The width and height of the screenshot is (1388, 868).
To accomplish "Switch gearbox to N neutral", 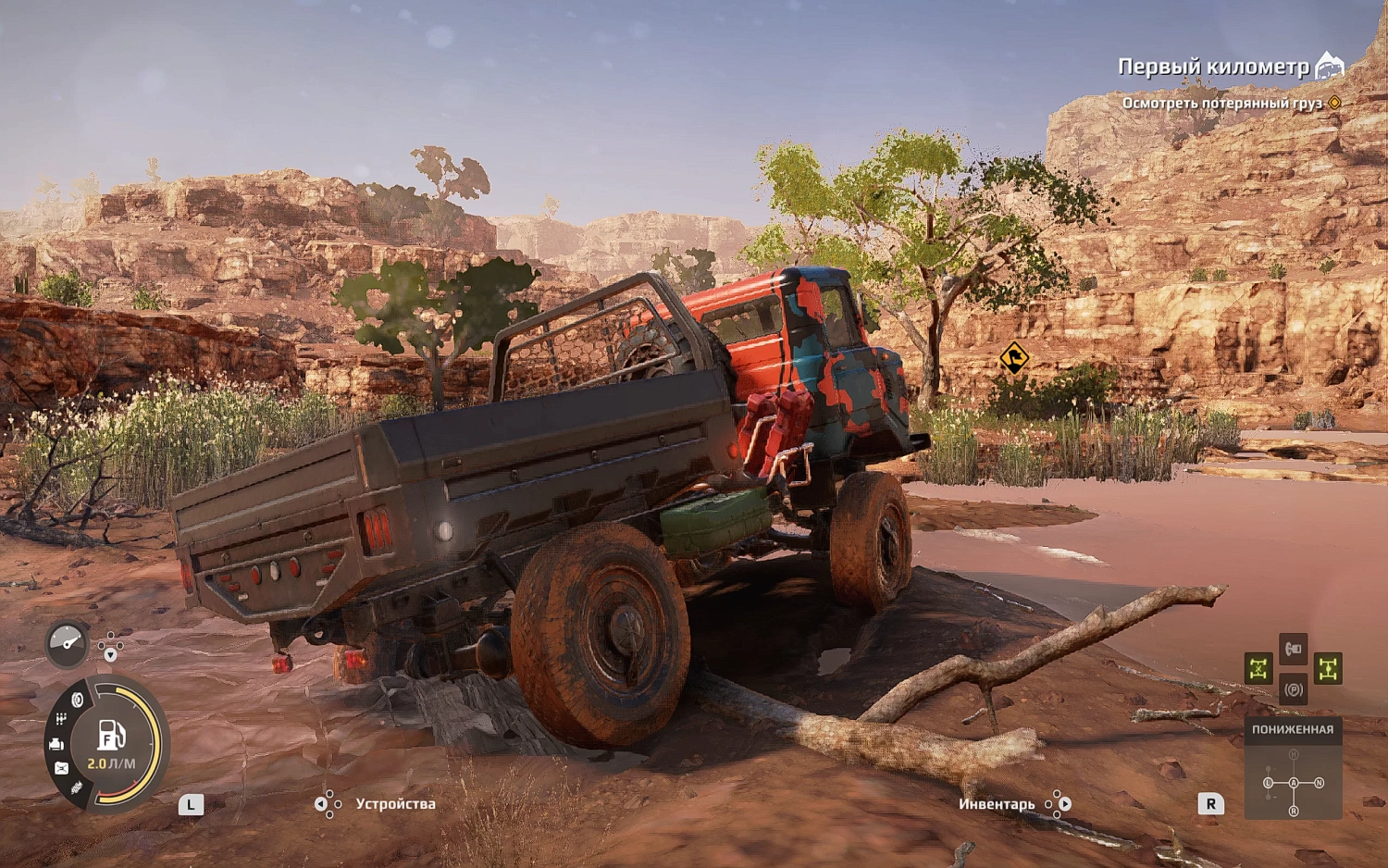I will [x=1319, y=783].
